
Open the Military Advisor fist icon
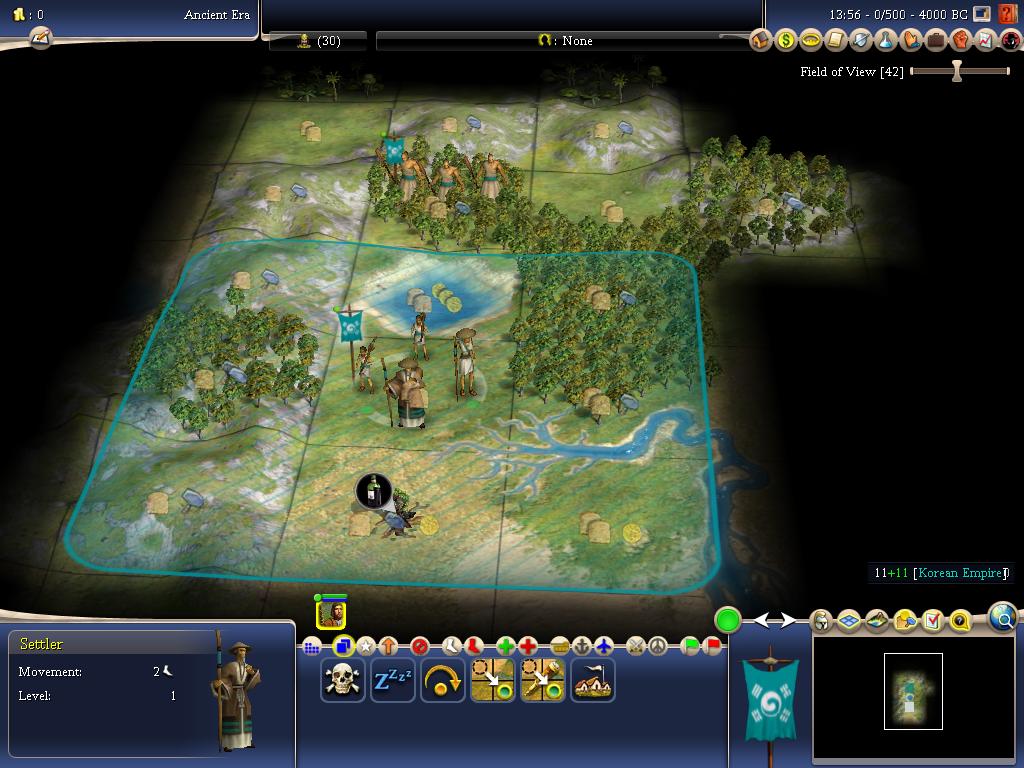[x=960, y=40]
